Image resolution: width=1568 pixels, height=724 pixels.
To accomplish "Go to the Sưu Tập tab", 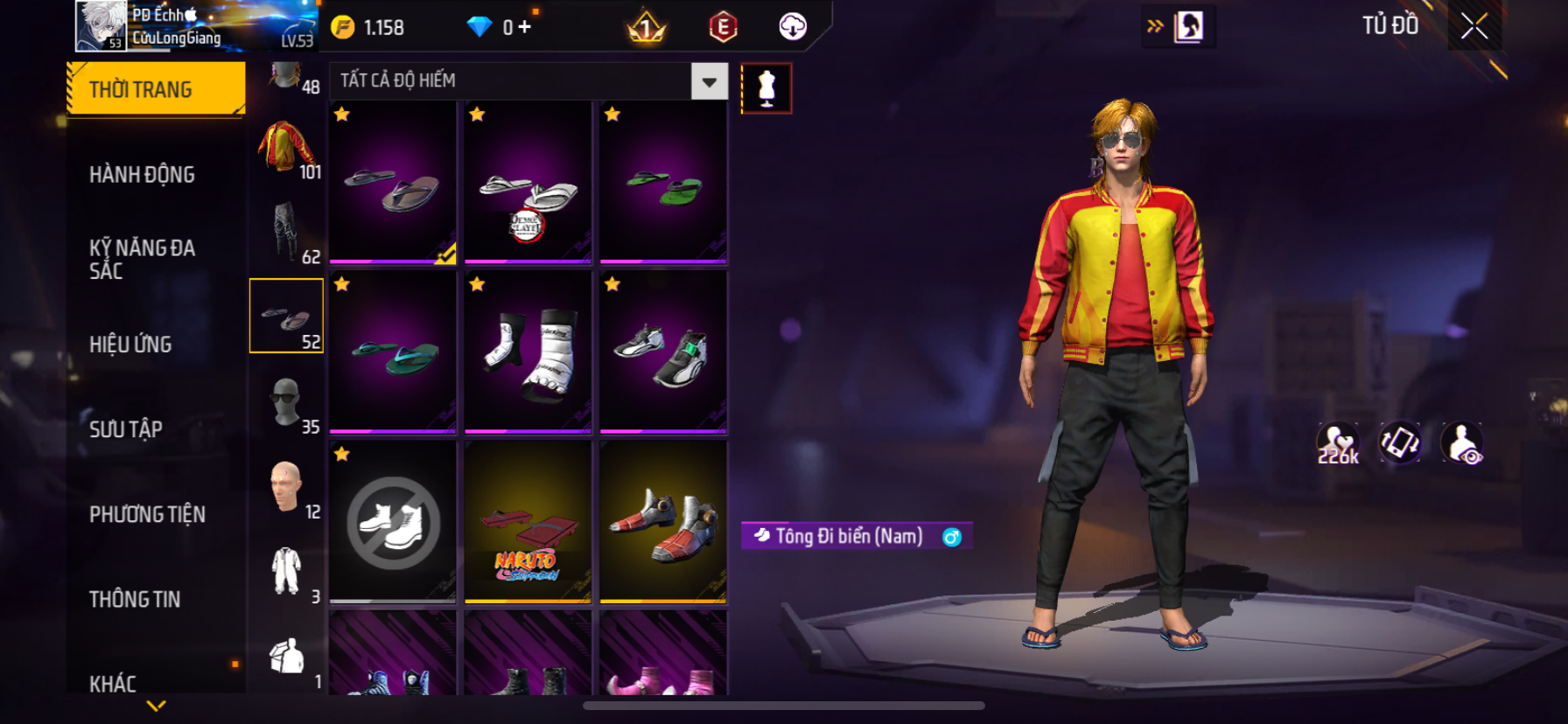I will click(126, 428).
